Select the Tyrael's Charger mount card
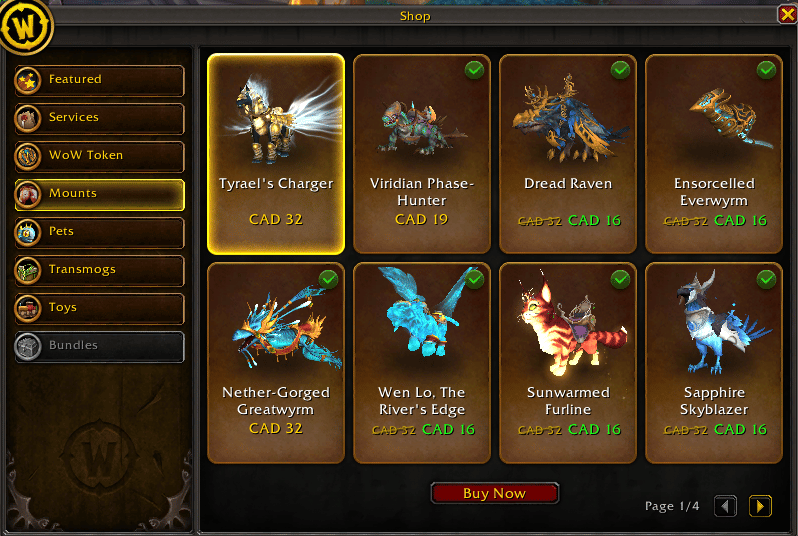The height and width of the screenshot is (536, 798). (x=276, y=153)
